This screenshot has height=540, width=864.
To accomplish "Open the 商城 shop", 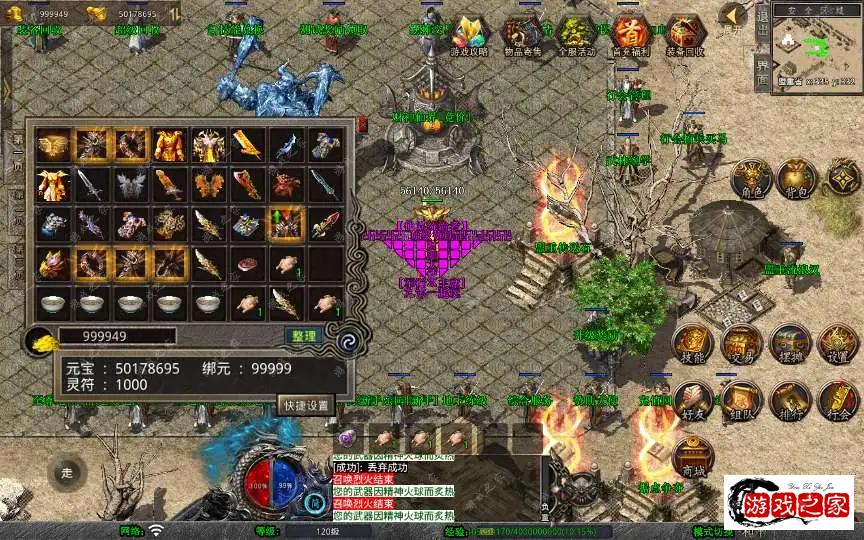I will (x=692, y=455).
